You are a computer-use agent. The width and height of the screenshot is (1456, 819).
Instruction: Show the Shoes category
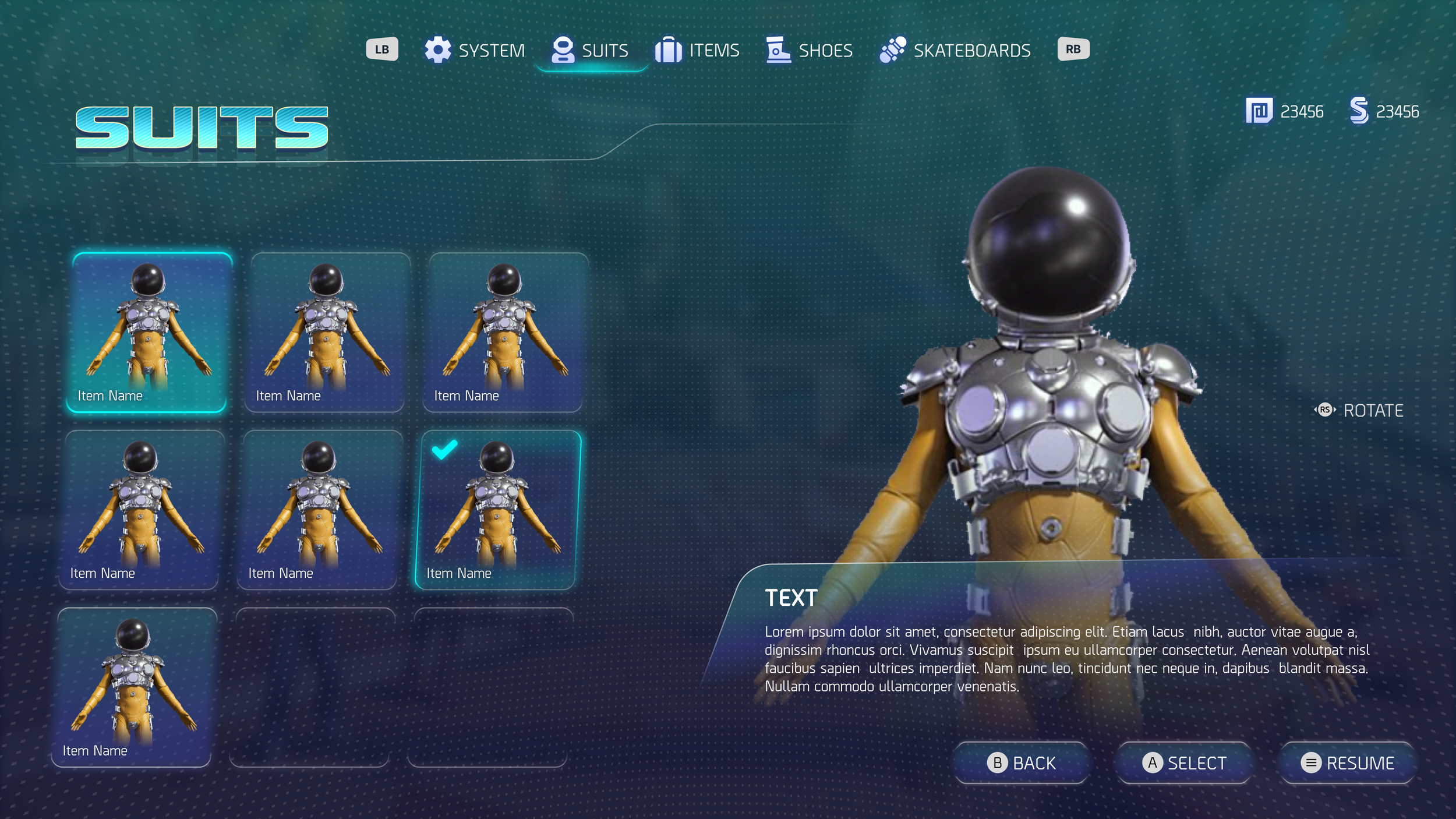point(810,51)
